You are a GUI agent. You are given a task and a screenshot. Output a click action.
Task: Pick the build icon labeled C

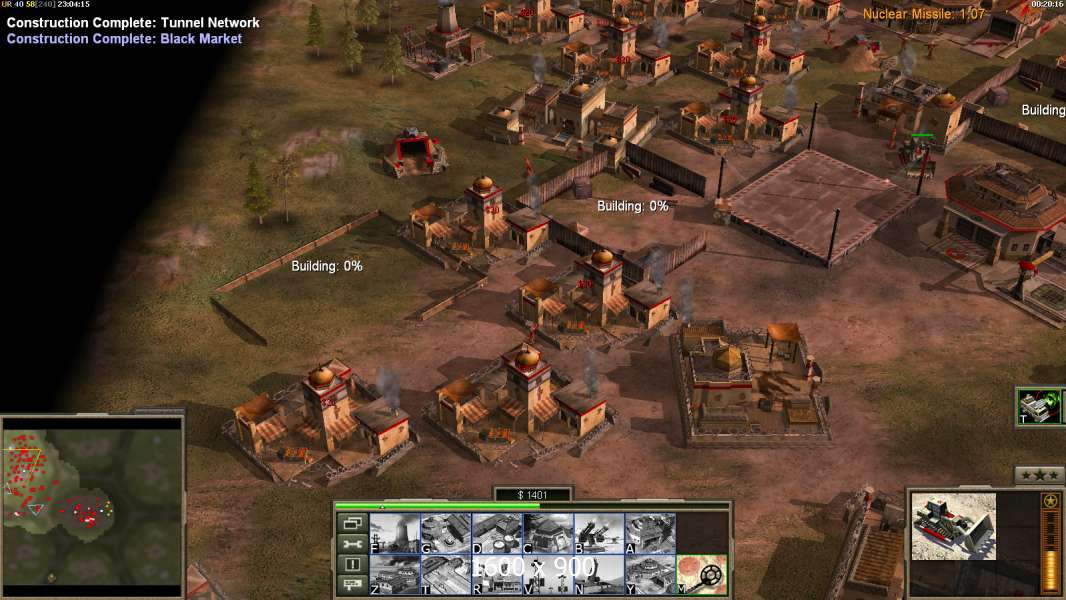point(548,533)
